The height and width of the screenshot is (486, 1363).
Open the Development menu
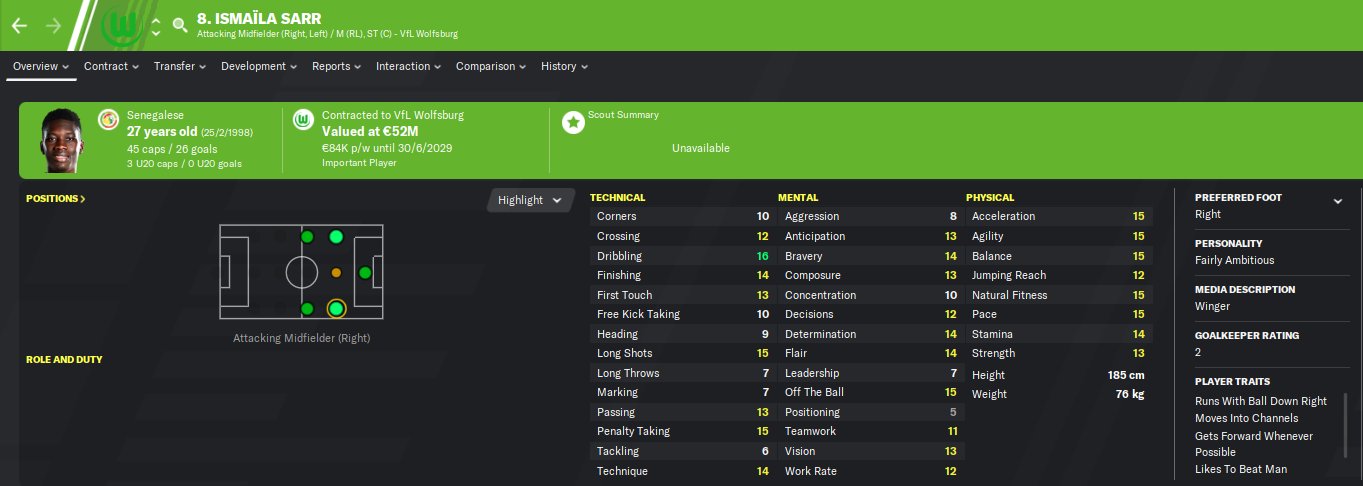coord(259,66)
